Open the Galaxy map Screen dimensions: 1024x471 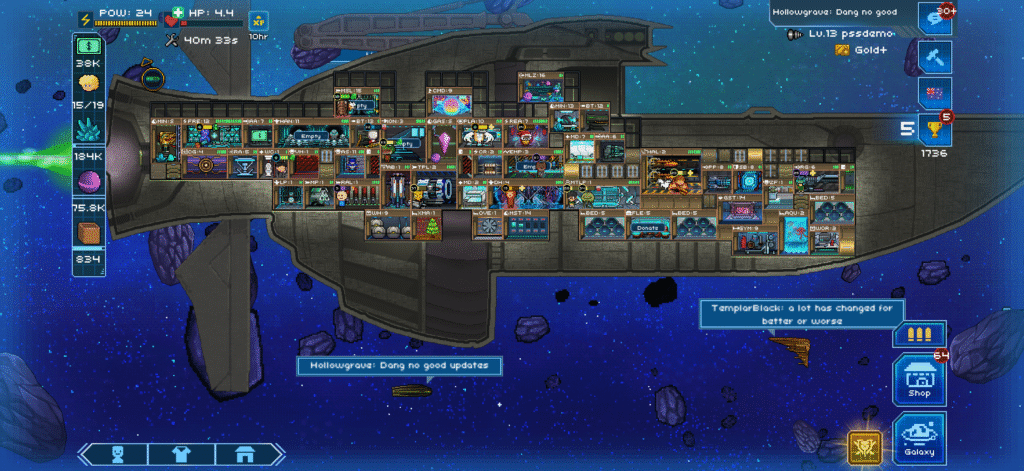coord(918,437)
